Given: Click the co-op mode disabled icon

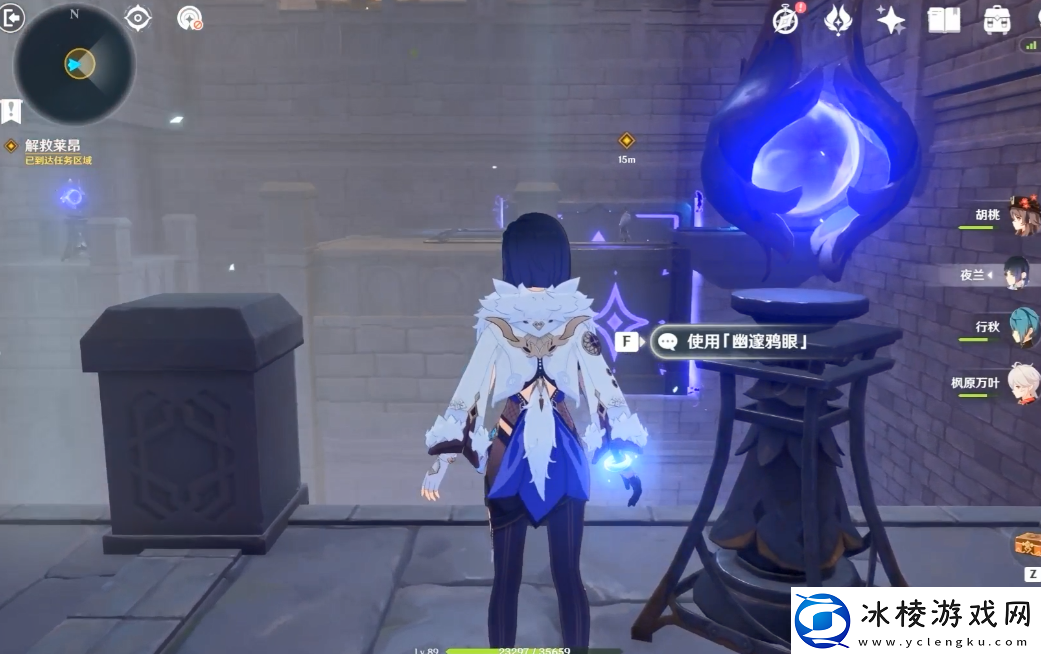Looking at the screenshot, I should pyautogui.click(x=188, y=18).
